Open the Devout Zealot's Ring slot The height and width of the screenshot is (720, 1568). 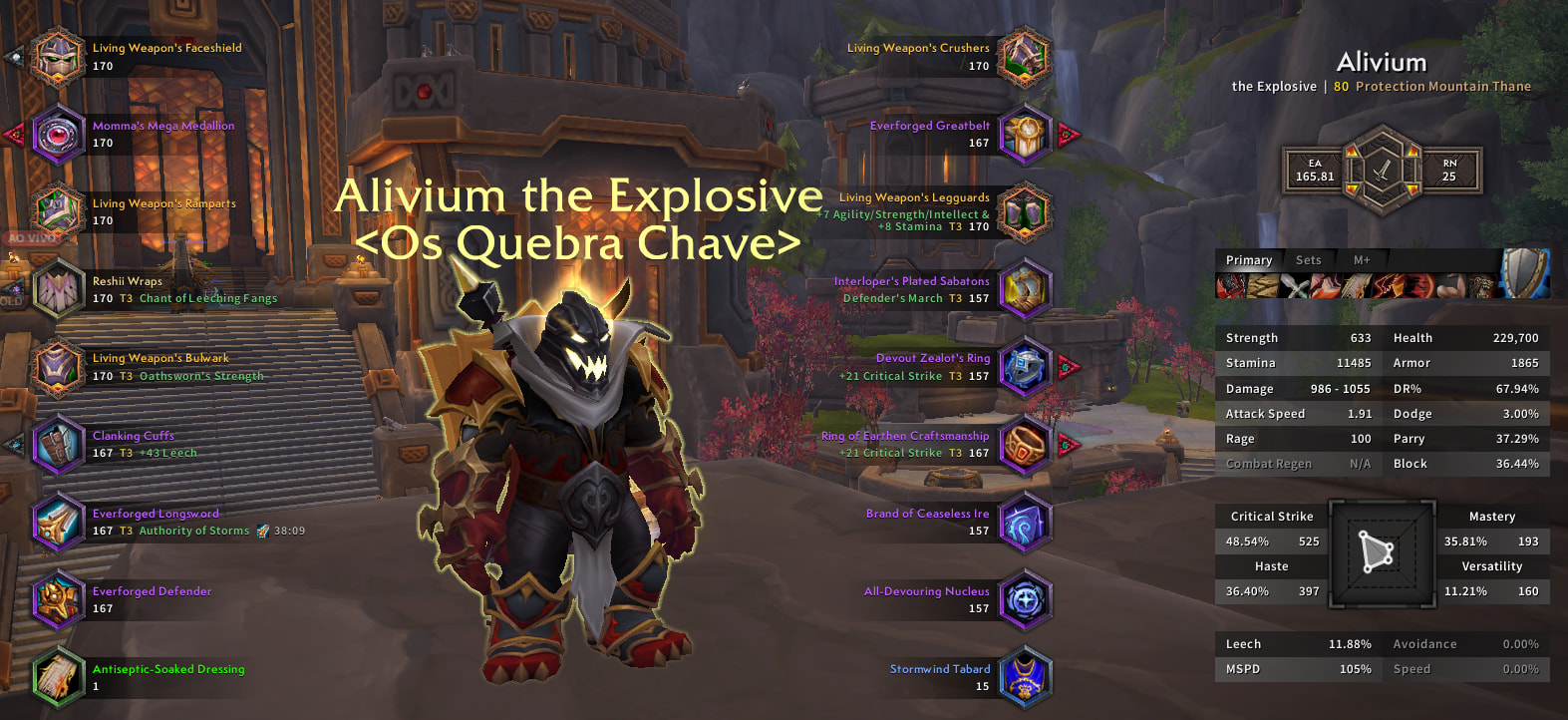point(1024,367)
